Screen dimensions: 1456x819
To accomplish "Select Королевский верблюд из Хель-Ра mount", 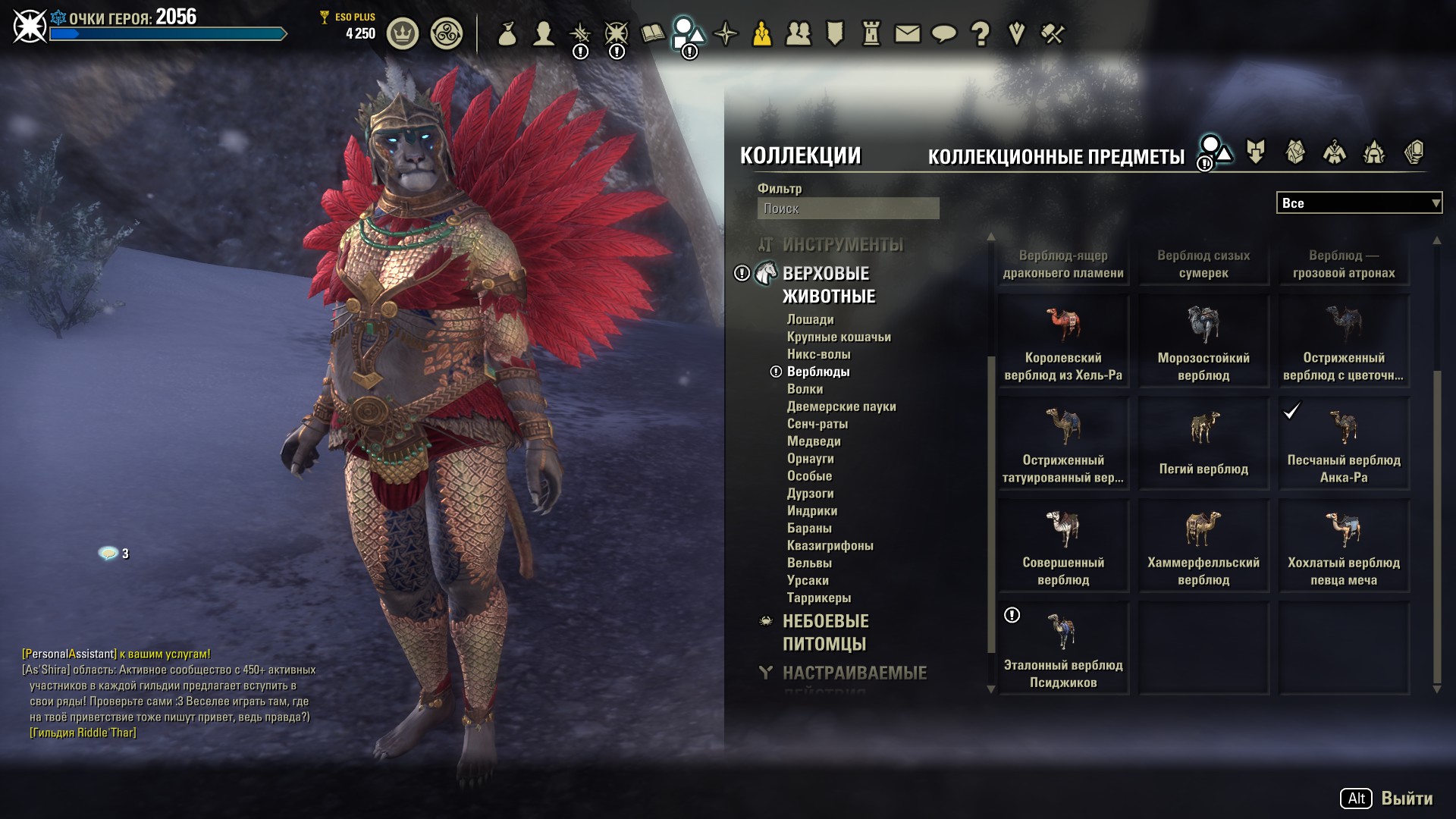I will tap(1063, 343).
